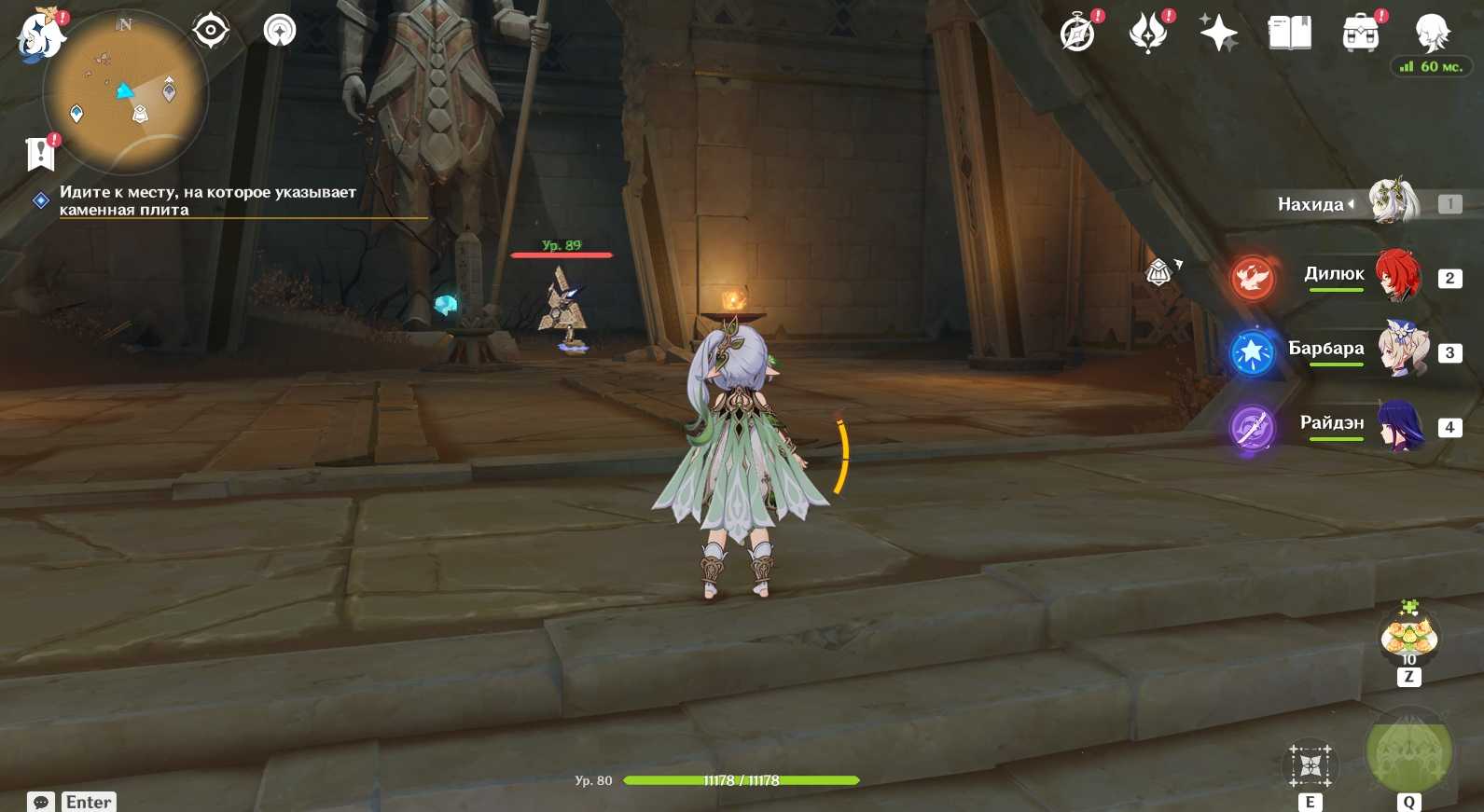Open the circular minimap
Image resolution: width=1484 pixels, height=812 pixels.
pyautogui.click(x=126, y=91)
